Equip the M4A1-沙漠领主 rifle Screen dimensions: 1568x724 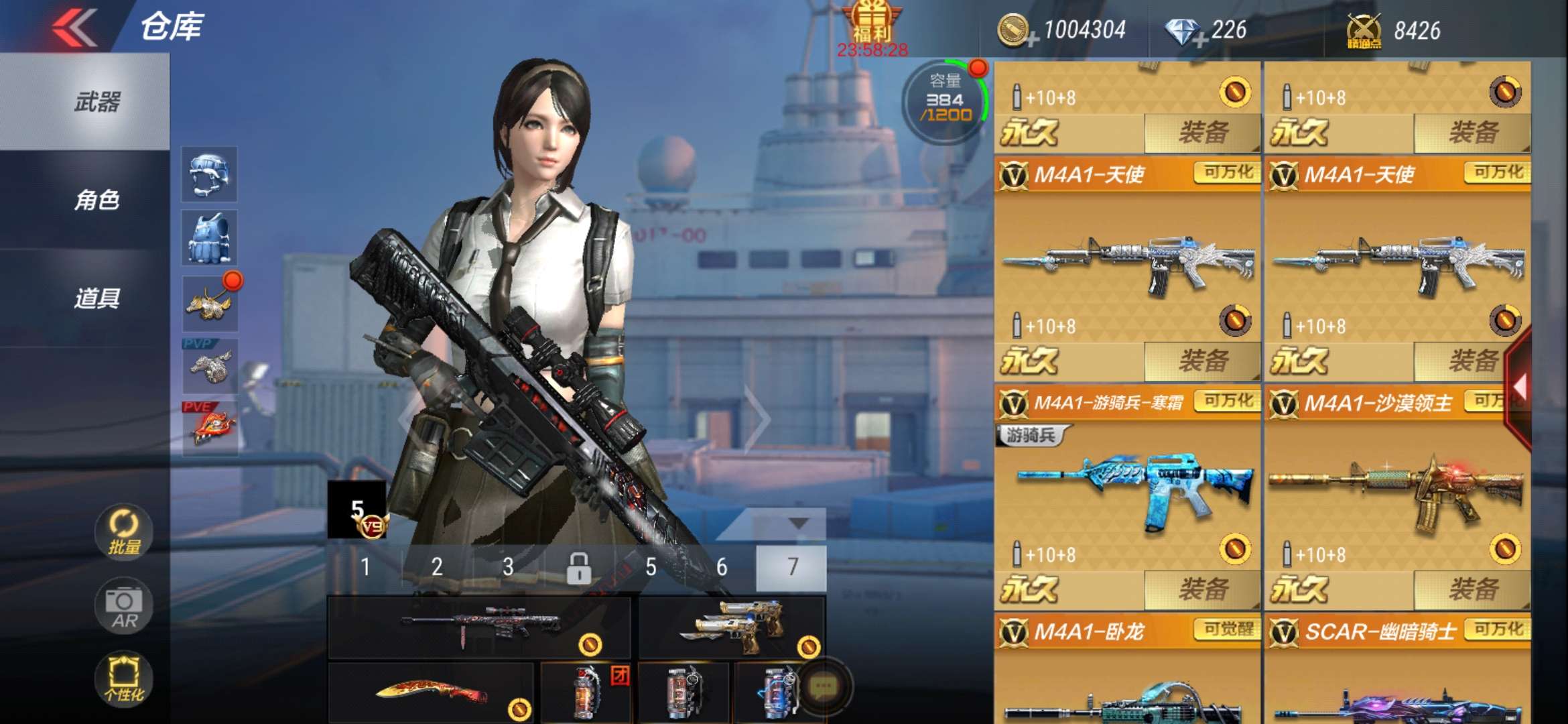[1473, 590]
